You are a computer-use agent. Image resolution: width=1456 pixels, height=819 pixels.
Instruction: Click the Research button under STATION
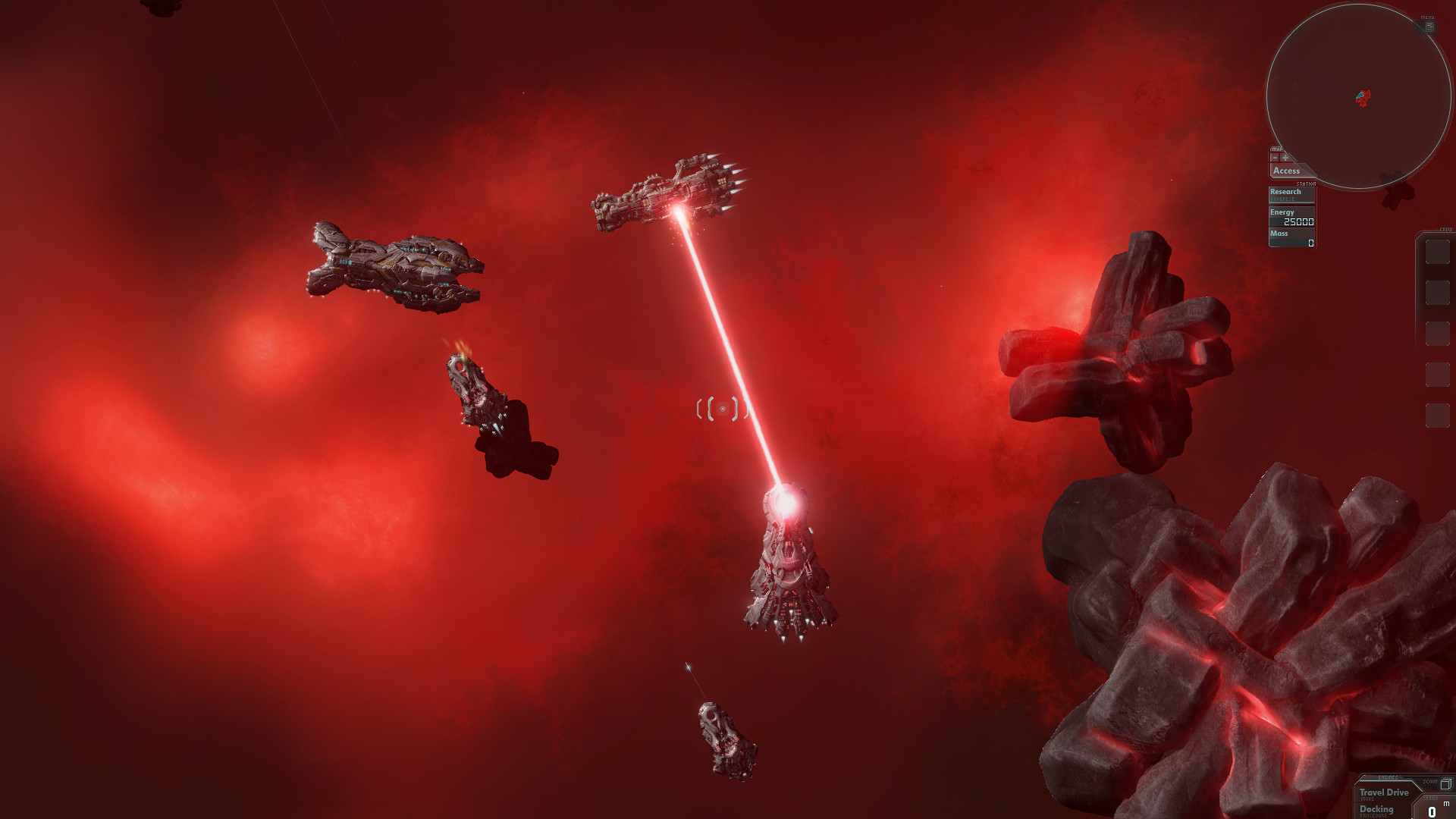[1286, 192]
